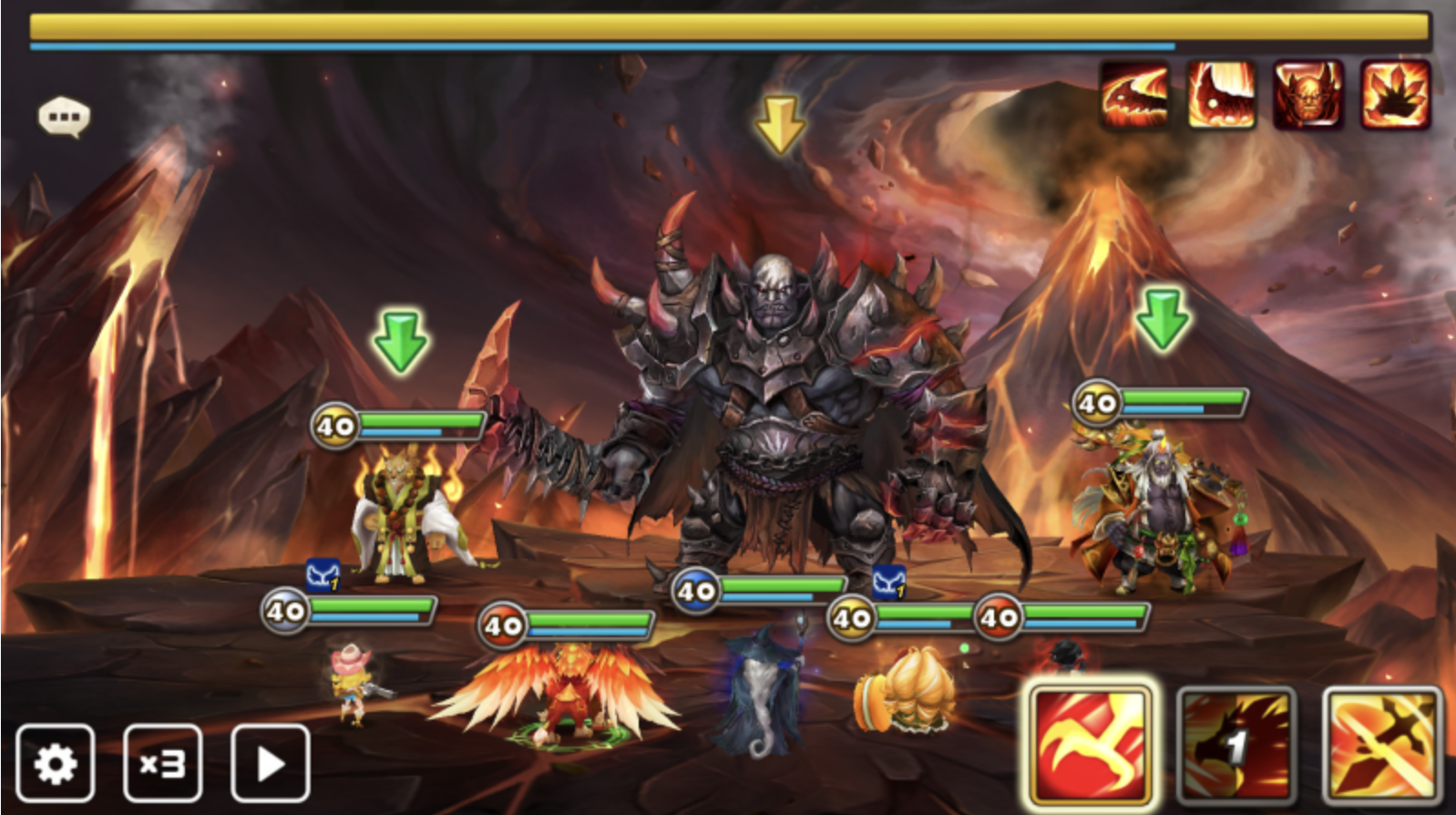
Task: Use the glowing red claw slash skill
Action: point(1090,747)
